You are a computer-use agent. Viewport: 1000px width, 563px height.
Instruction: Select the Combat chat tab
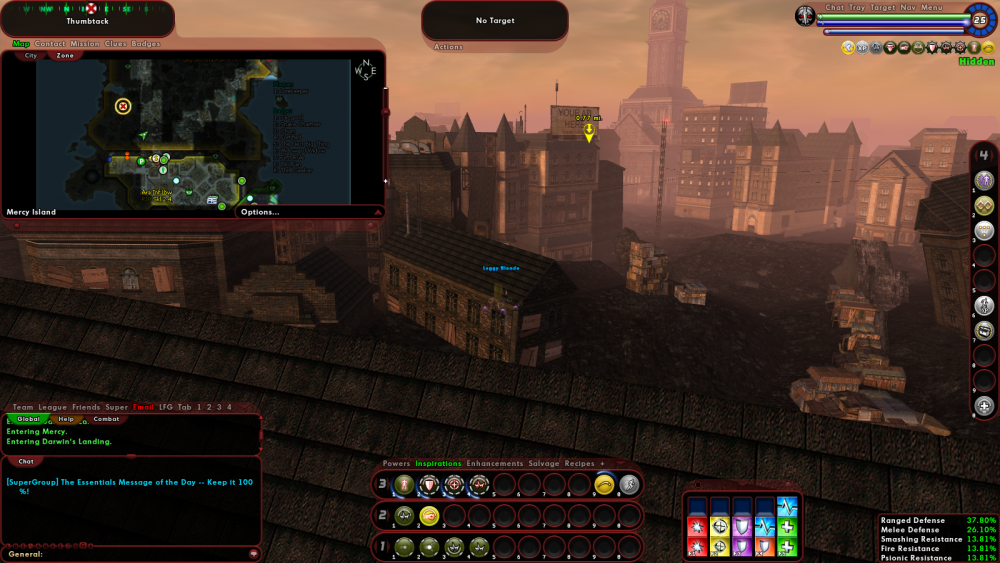107,419
